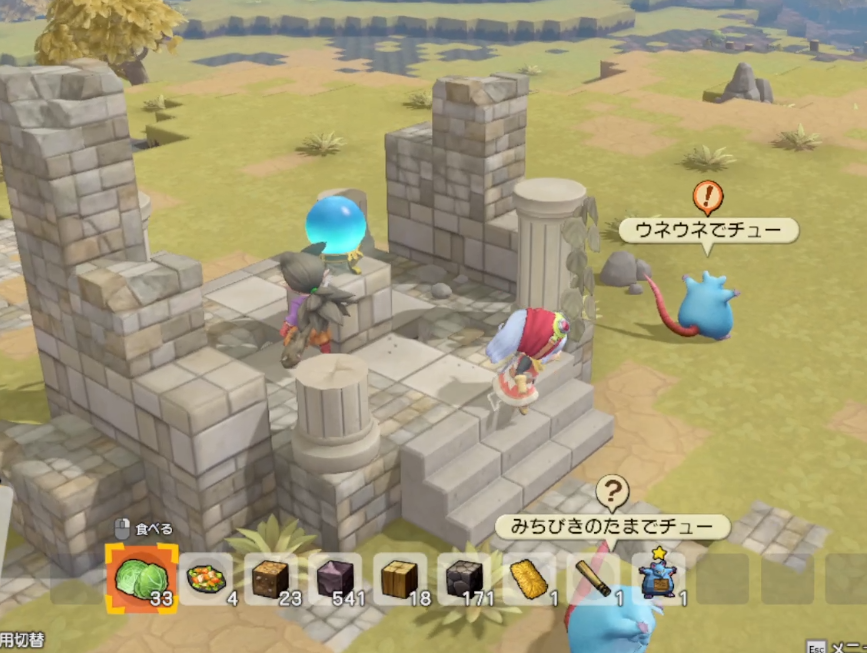
Task: Select the dark cobblestone block stack of 171
Action: click(x=464, y=578)
